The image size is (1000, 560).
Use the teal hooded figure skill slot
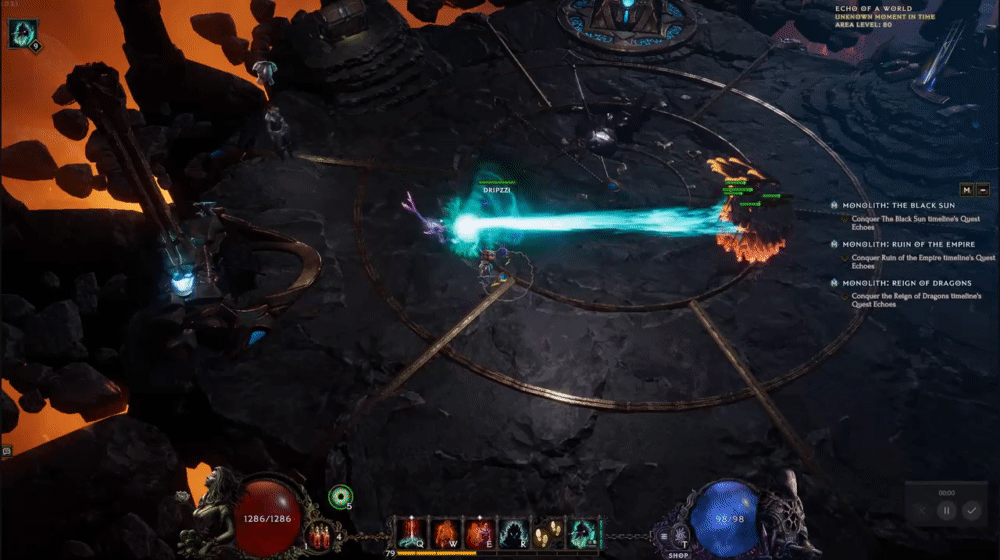tap(580, 532)
